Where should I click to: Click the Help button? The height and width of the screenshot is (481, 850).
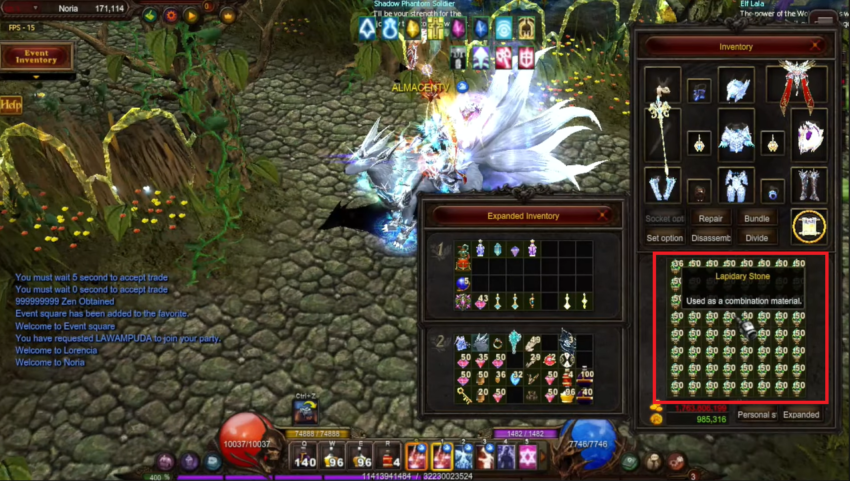tap(11, 104)
